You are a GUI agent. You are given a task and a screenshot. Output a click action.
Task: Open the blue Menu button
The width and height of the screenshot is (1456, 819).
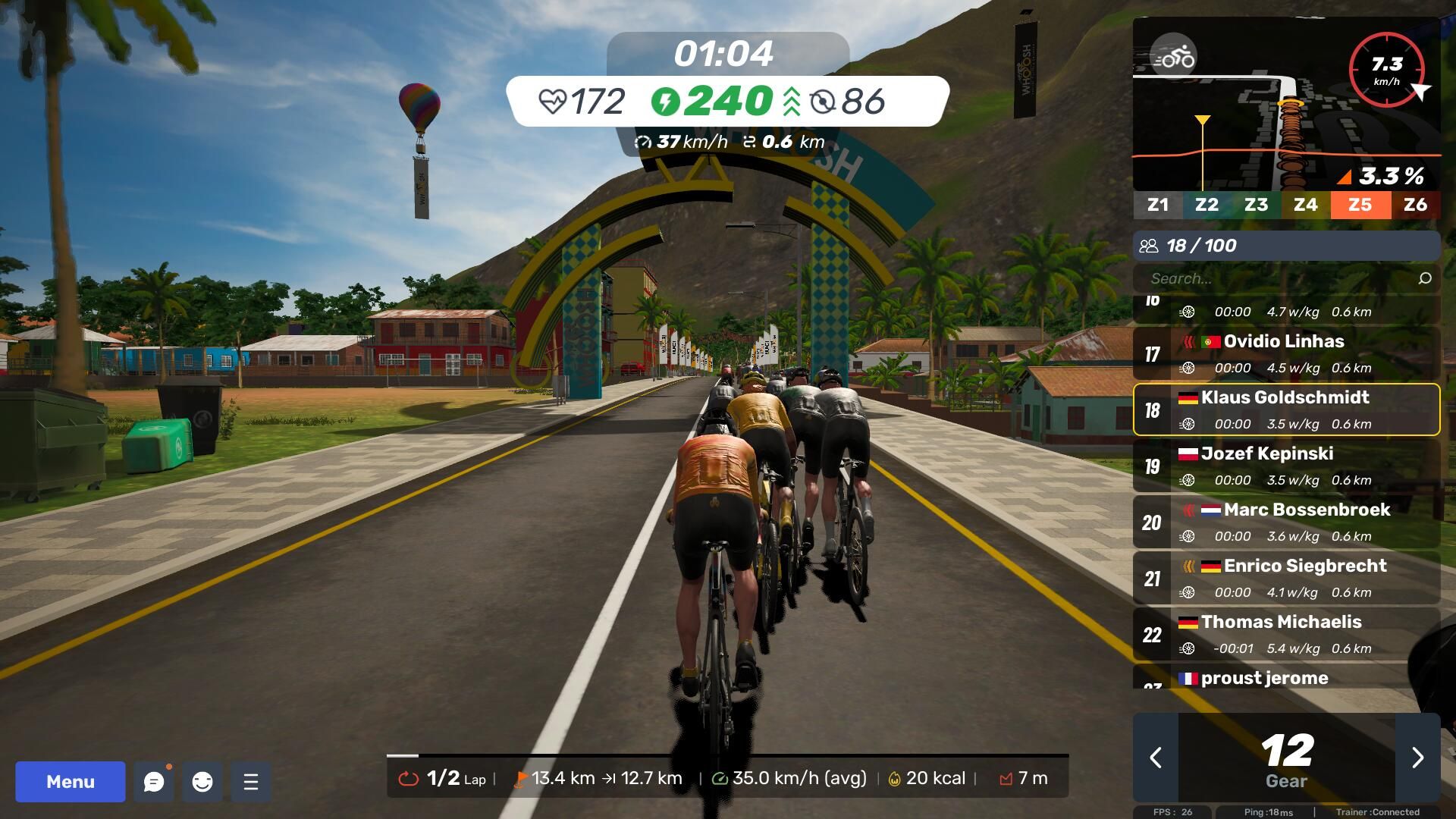tap(71, 781)
